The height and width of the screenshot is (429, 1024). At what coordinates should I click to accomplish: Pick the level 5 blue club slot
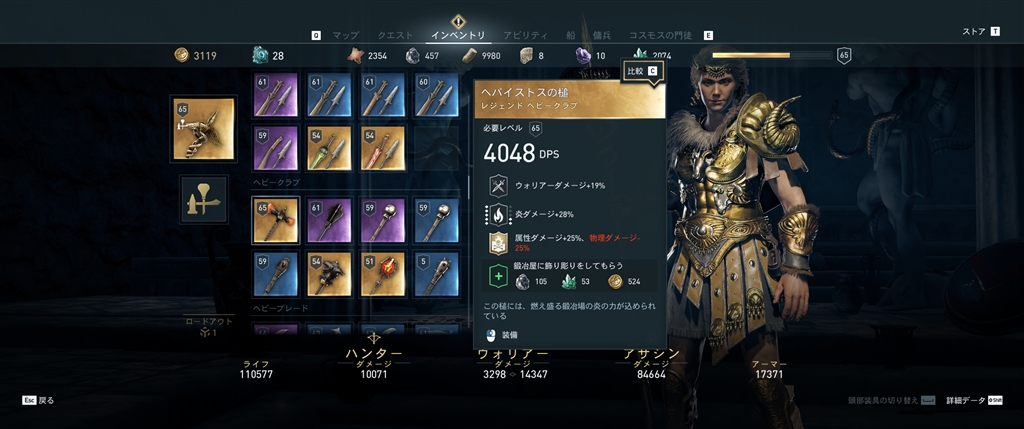coord(436,274)
